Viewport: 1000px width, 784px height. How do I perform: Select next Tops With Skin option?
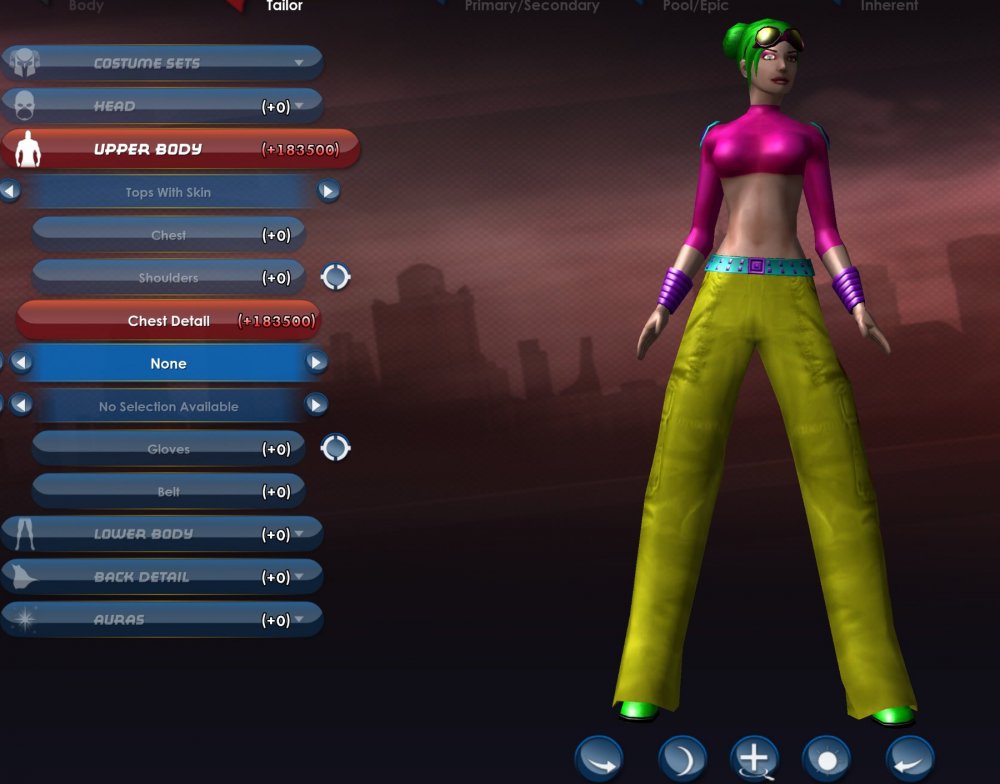328,191
